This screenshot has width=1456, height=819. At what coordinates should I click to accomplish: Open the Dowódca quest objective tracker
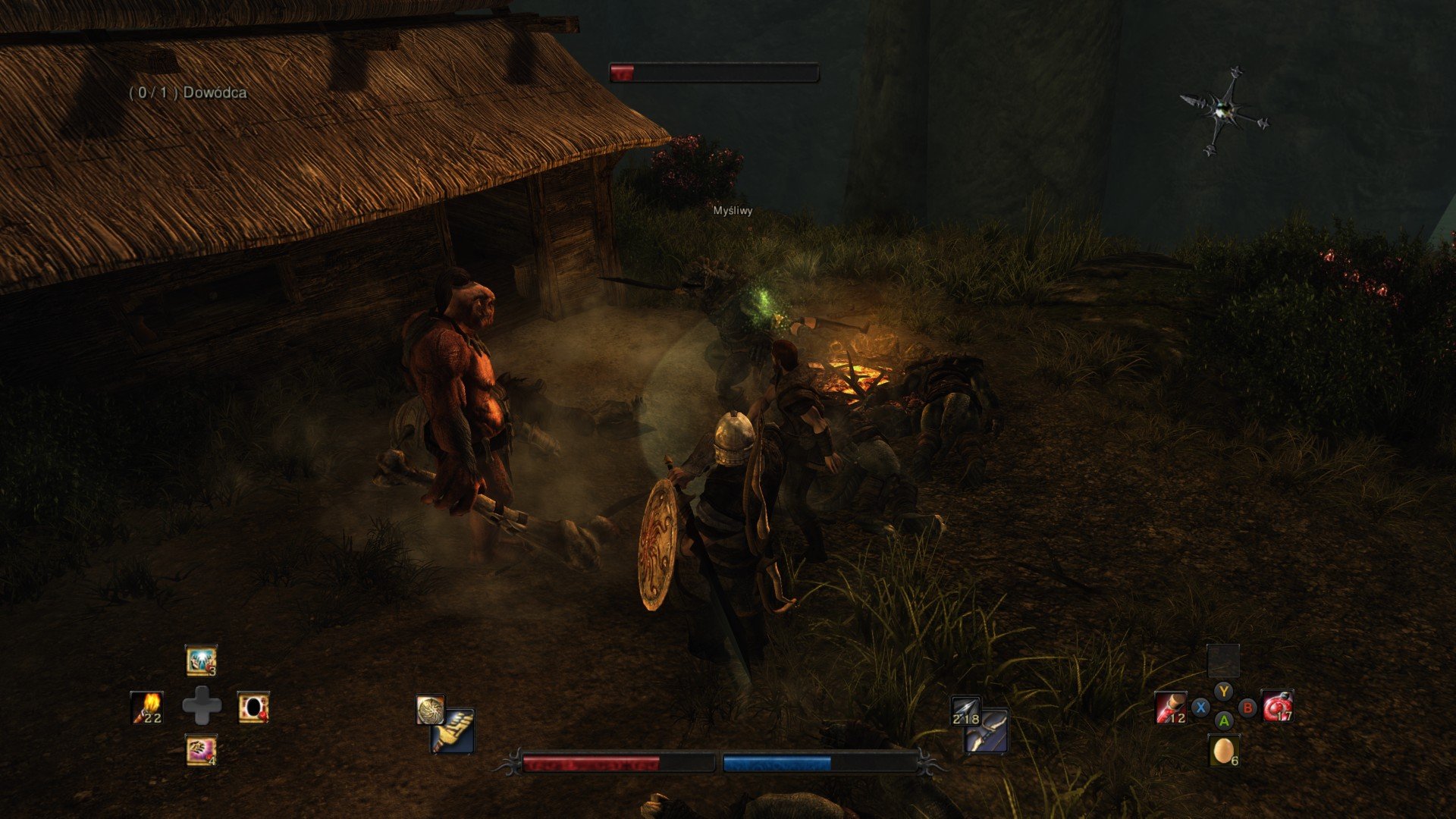click(x=187, y=93)
